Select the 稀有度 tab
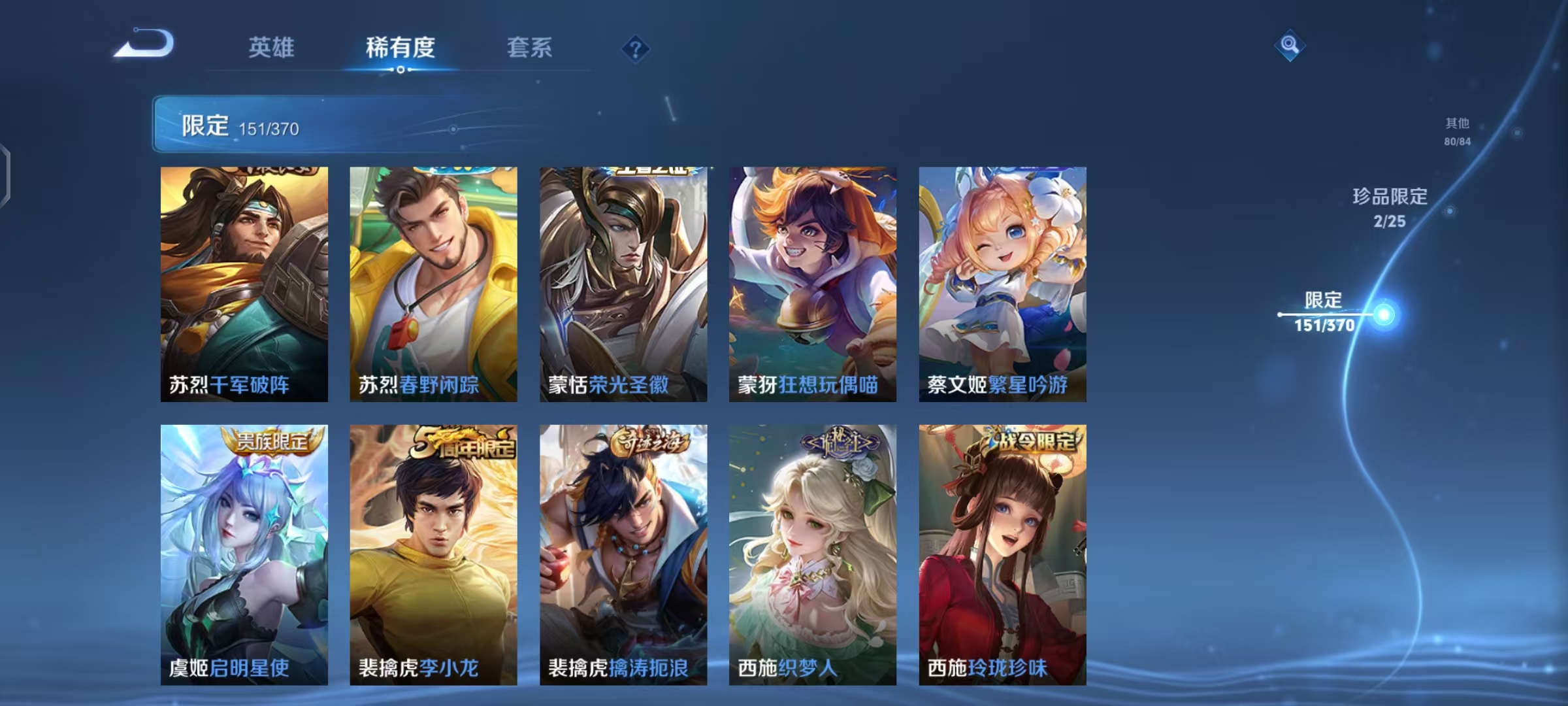This screenshot has width=1568, height=706. 400,48
